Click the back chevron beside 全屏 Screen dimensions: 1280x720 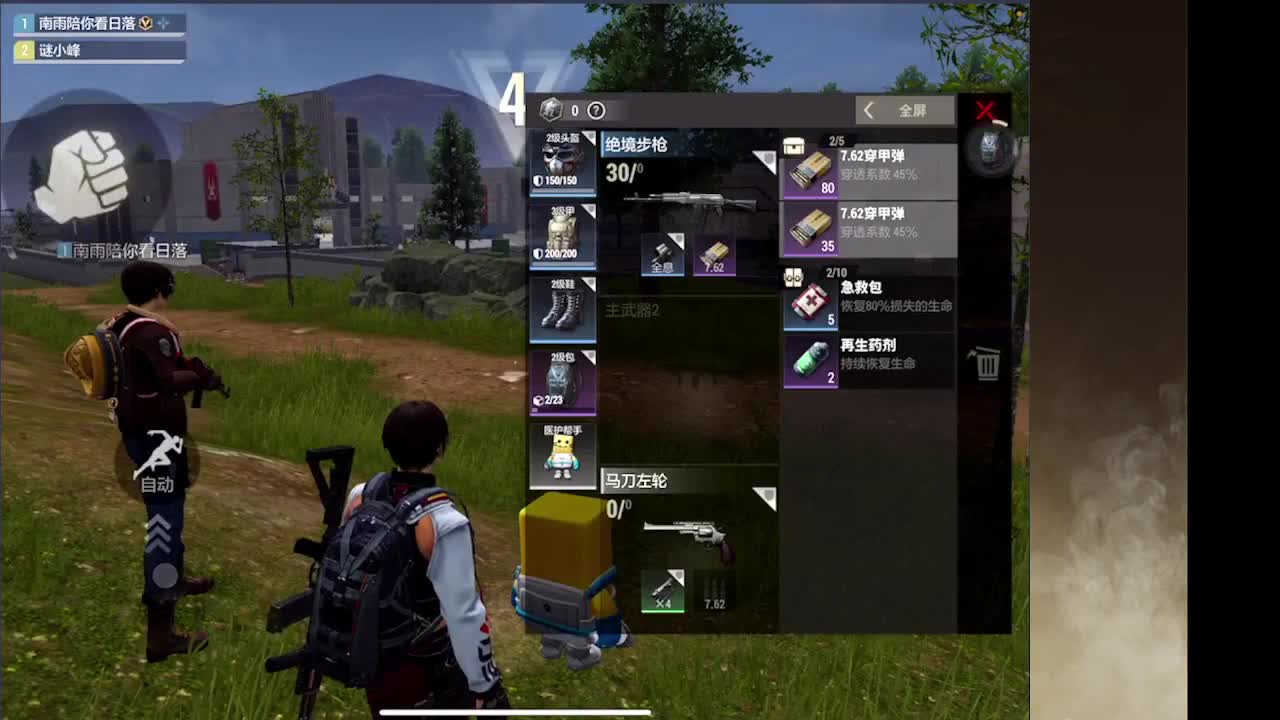point(868,111)
